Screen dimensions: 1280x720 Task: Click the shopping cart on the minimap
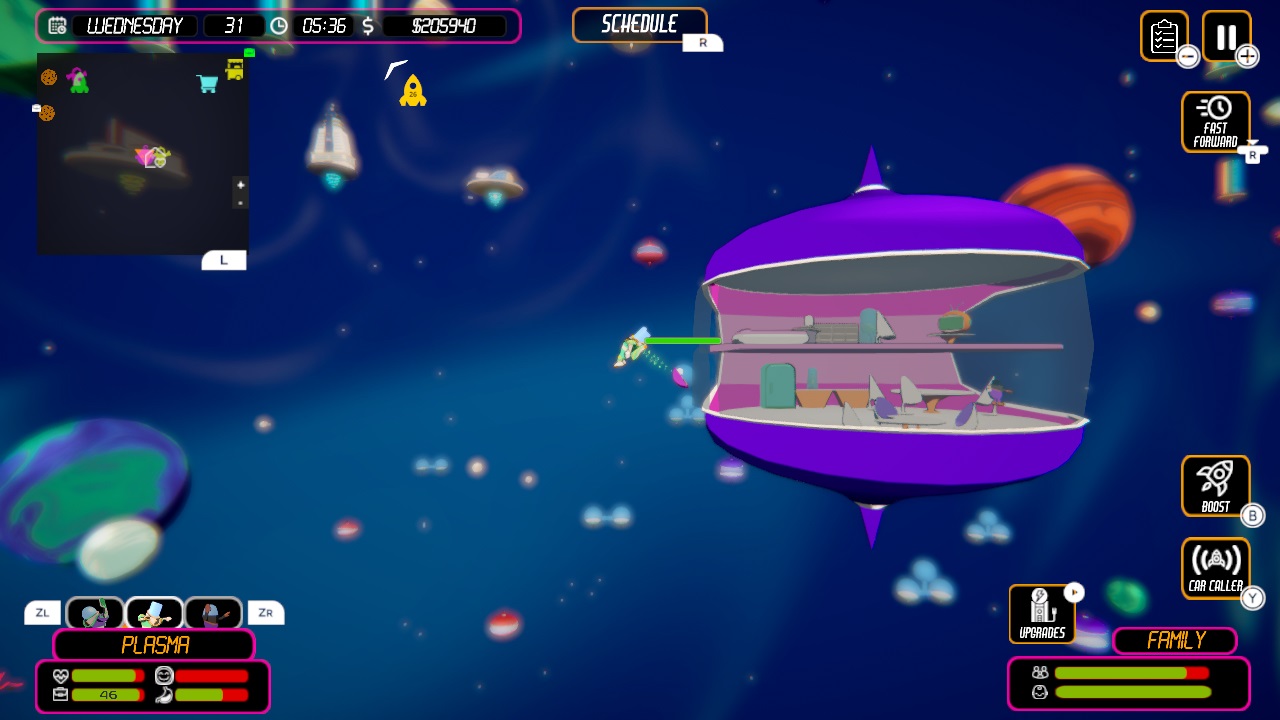coord(207,83)
